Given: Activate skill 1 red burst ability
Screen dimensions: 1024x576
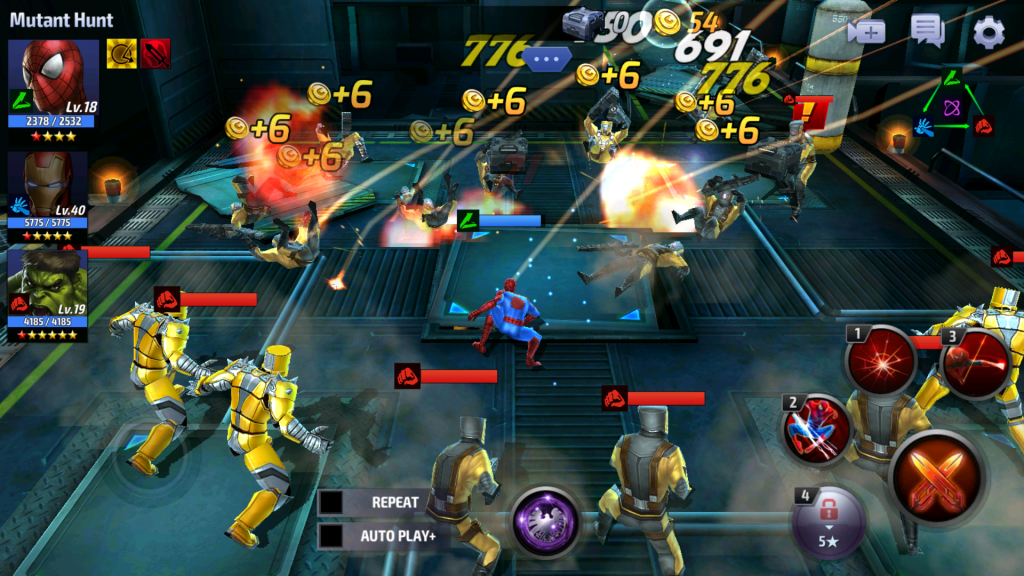Looking at the screenshot, I should pyautogui.click(x=881, y=363).
